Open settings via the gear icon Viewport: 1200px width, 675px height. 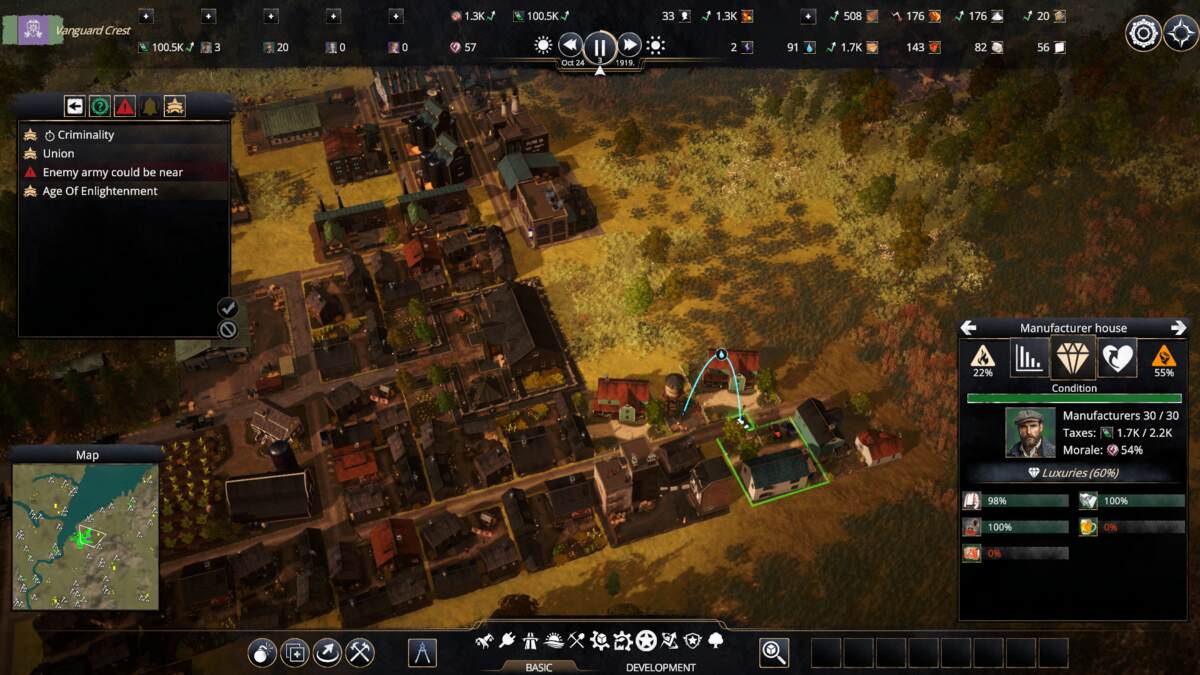click(1143, 33)
